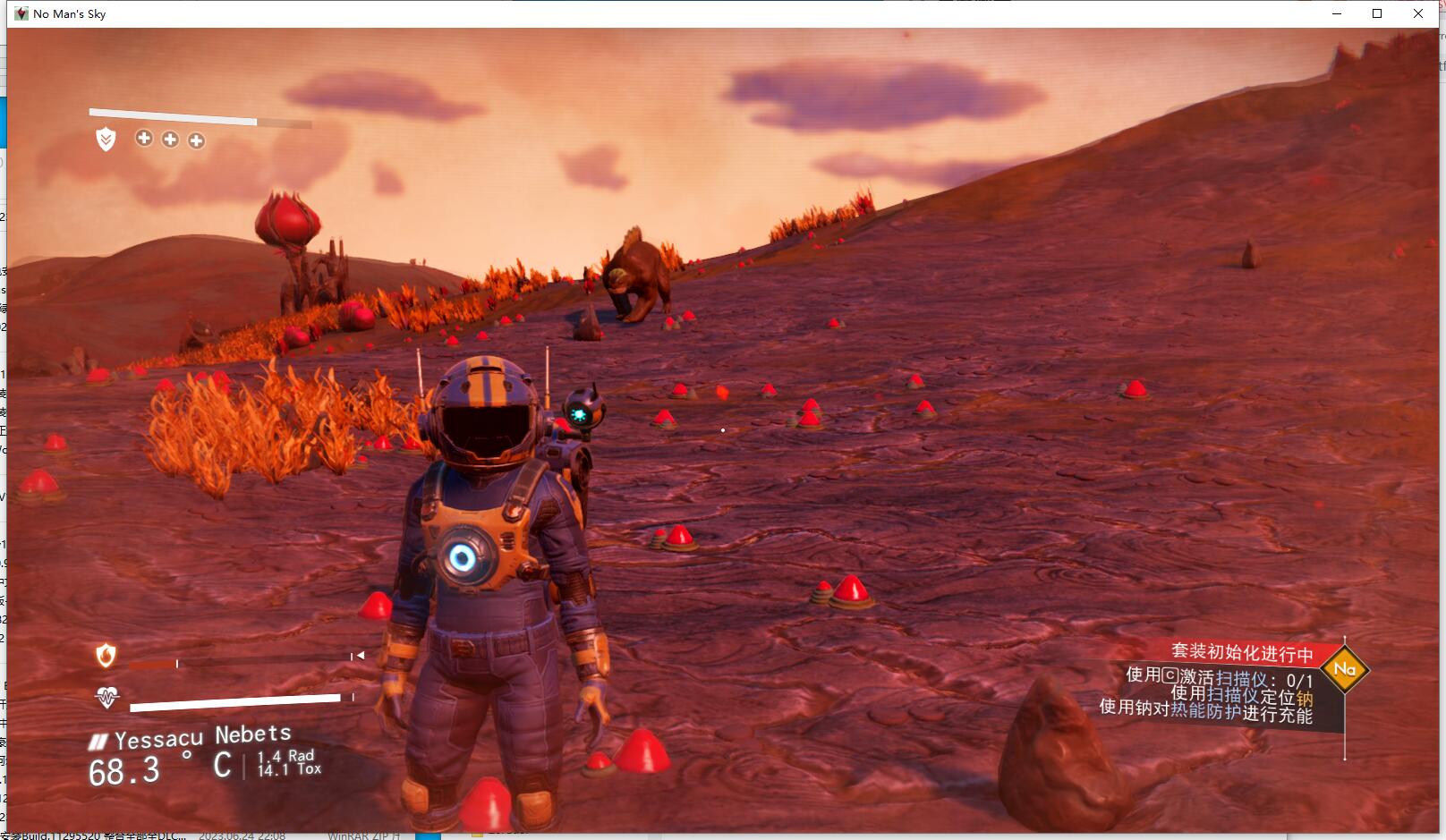Click the suit initialization mission header

(1242, 652)
